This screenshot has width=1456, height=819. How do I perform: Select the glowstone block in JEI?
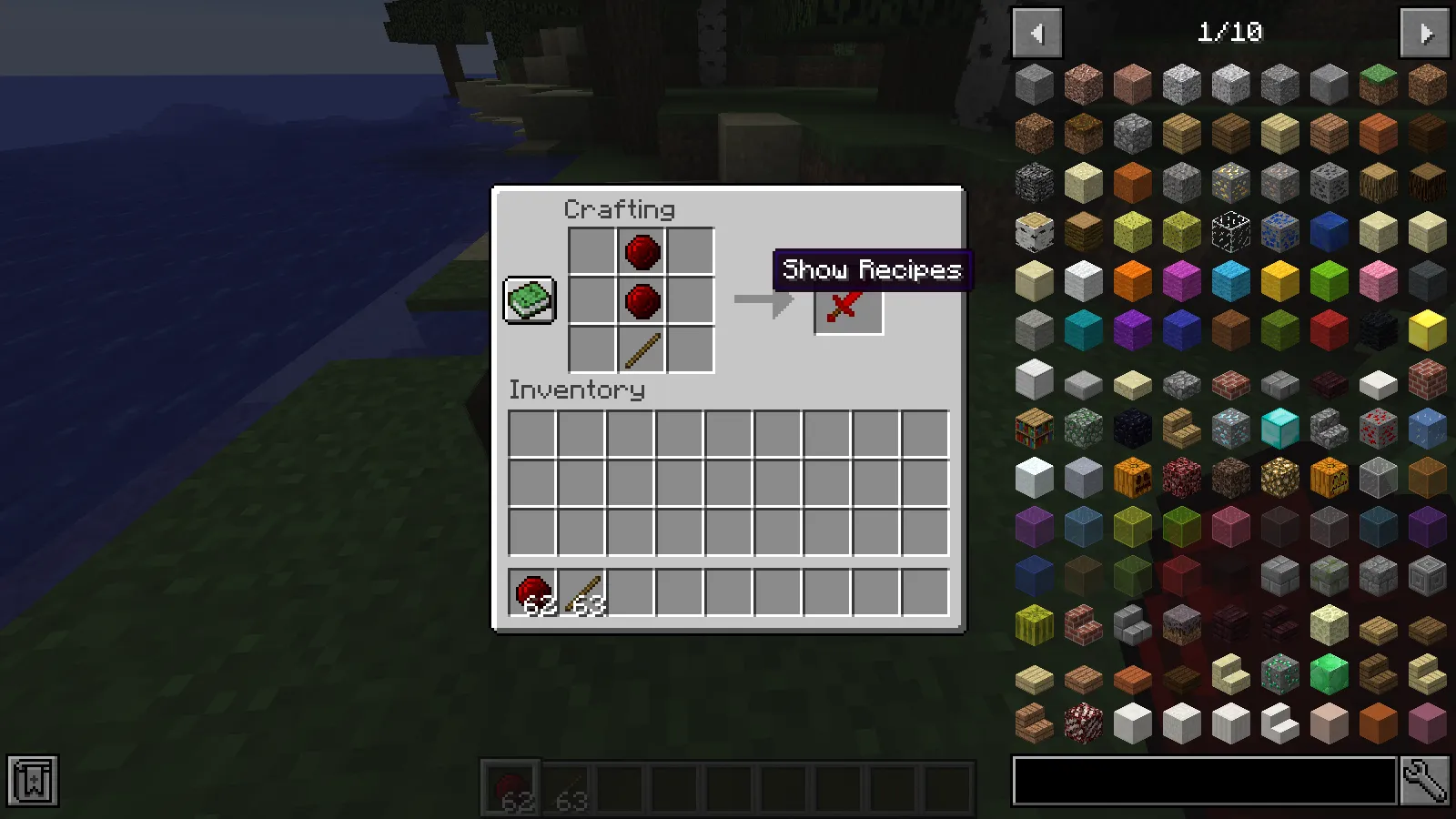[1279, 478]
